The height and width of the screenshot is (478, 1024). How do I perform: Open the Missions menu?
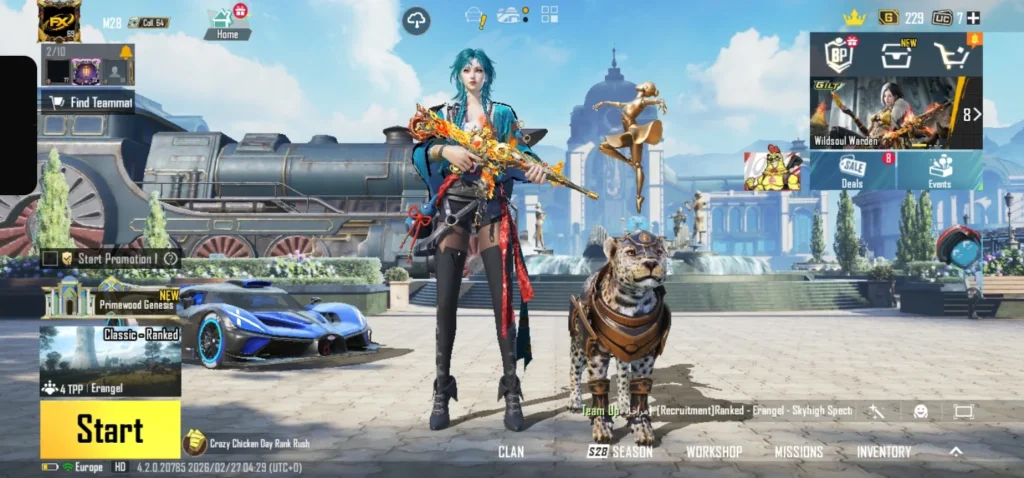tap(798, 452)
